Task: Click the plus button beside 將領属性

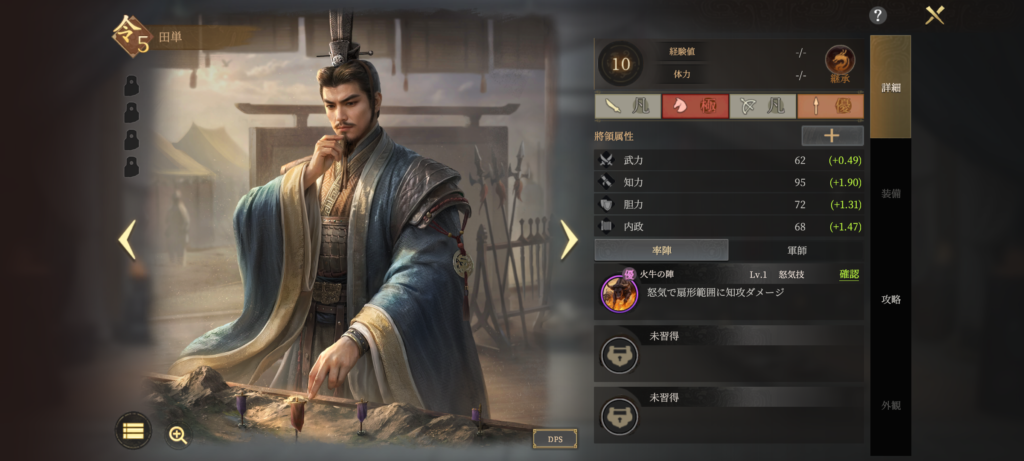Action: [x=832, y=136]
